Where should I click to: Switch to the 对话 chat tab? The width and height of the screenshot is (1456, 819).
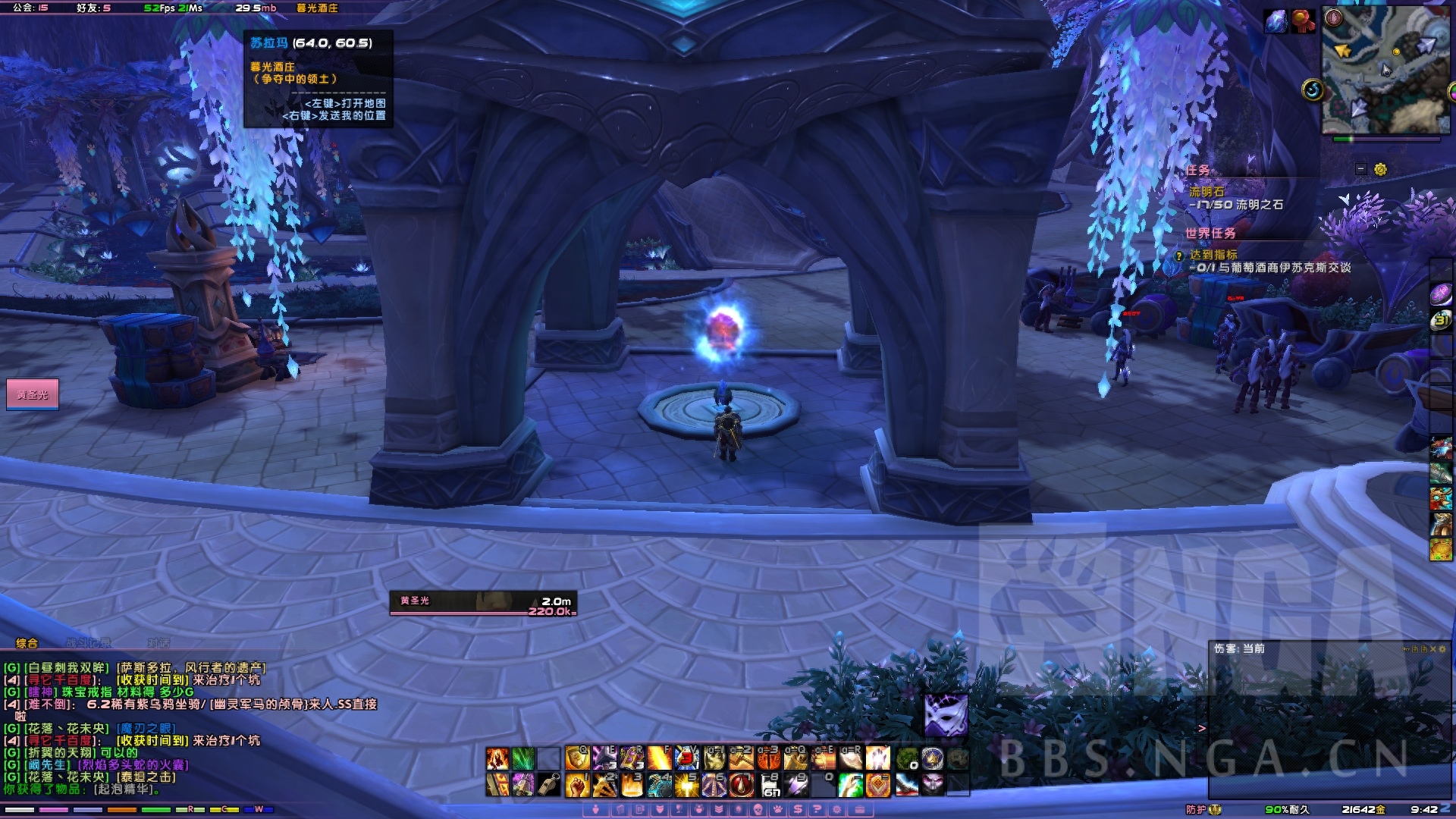coord(158,643)
